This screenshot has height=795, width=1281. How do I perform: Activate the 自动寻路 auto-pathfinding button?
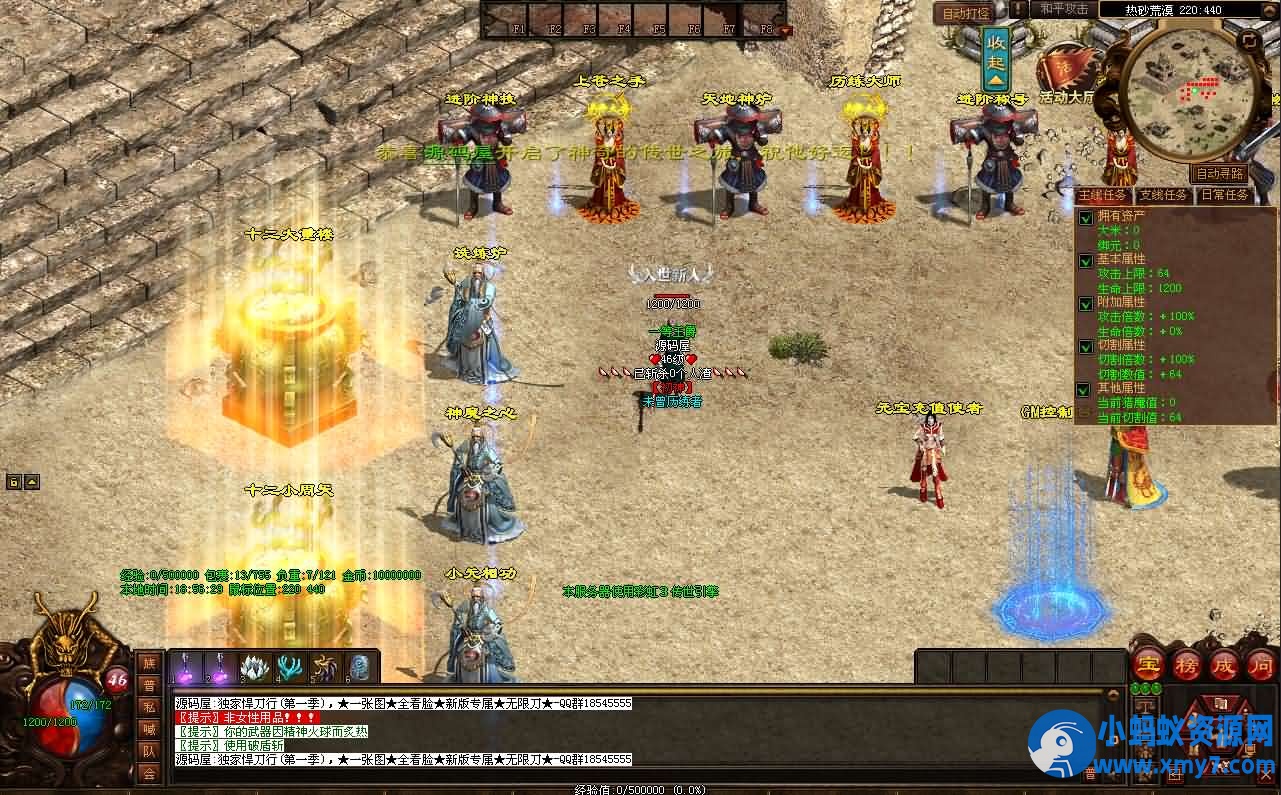[x=1222, y=173]
